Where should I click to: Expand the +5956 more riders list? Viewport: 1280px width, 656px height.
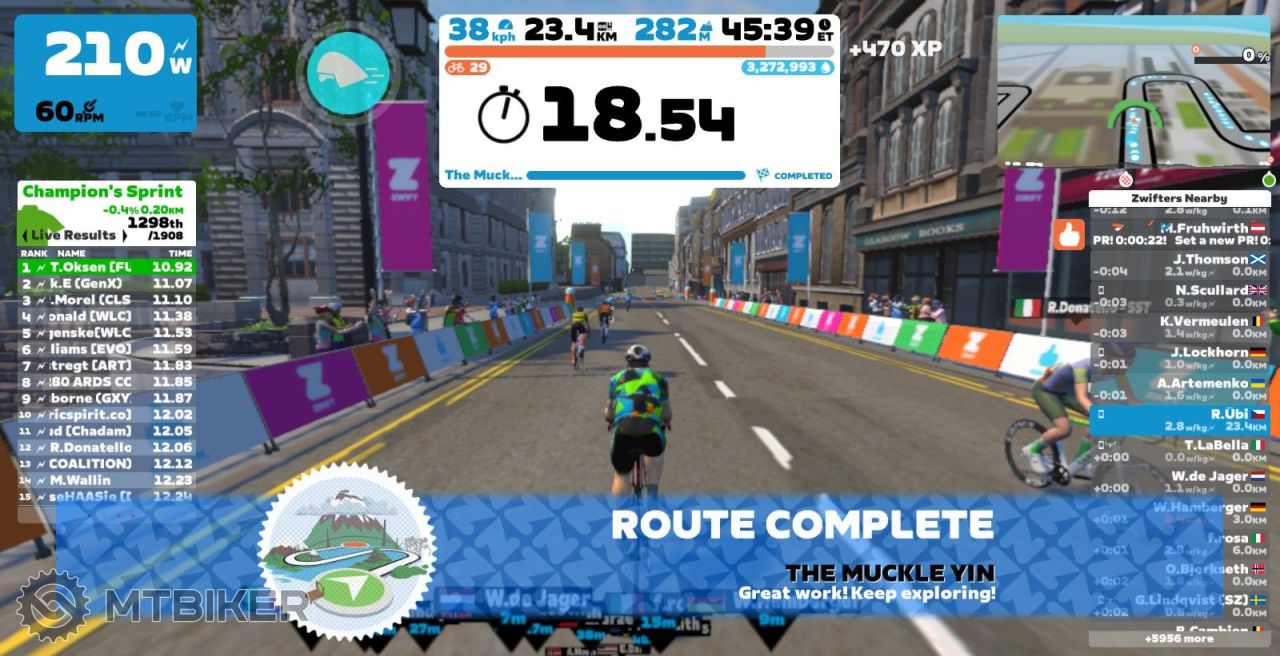tap(1178, 638)
